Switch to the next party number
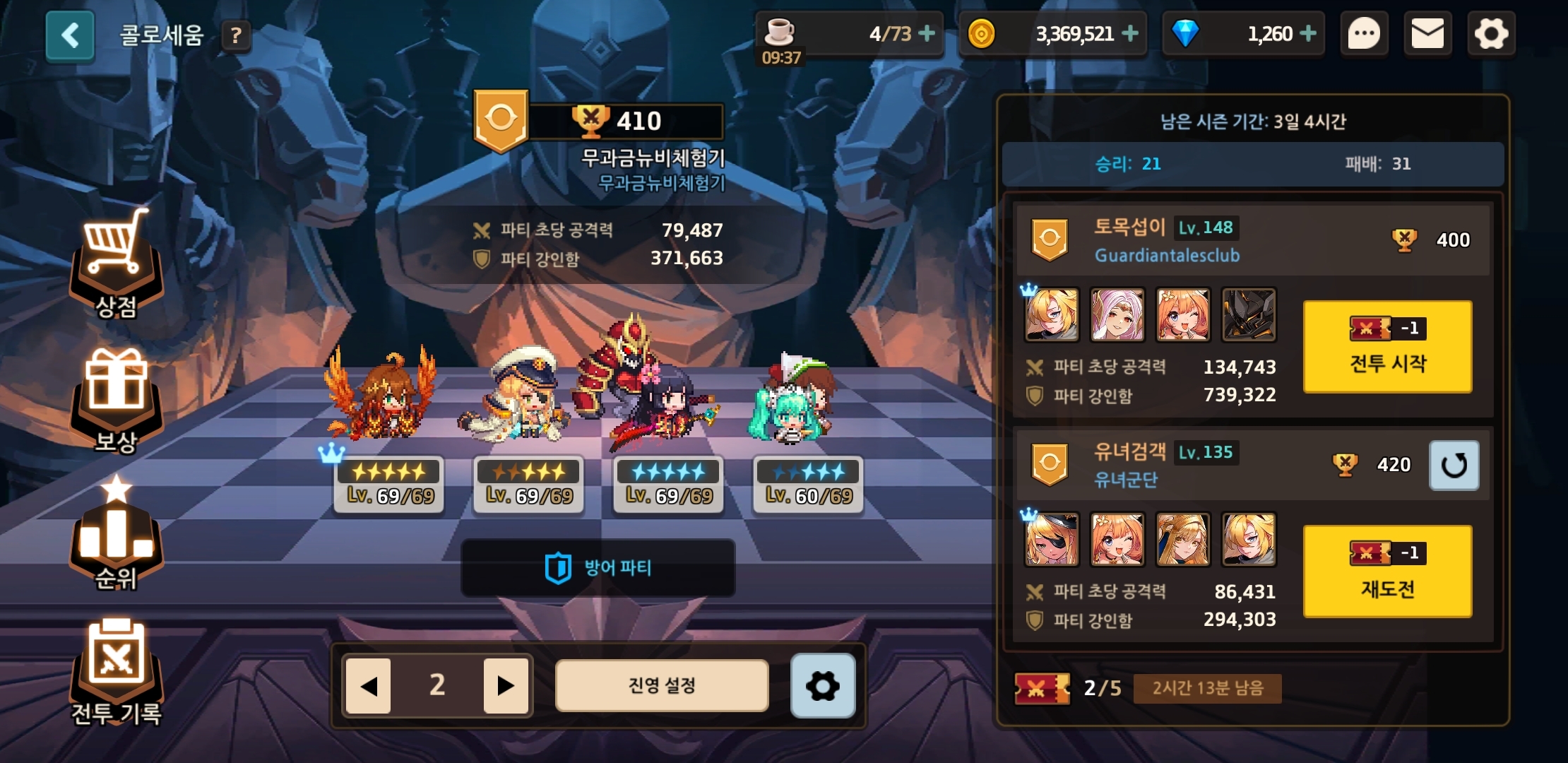Image resolution: width=1568 pixels, height=763 pixels. click(506, 685)
